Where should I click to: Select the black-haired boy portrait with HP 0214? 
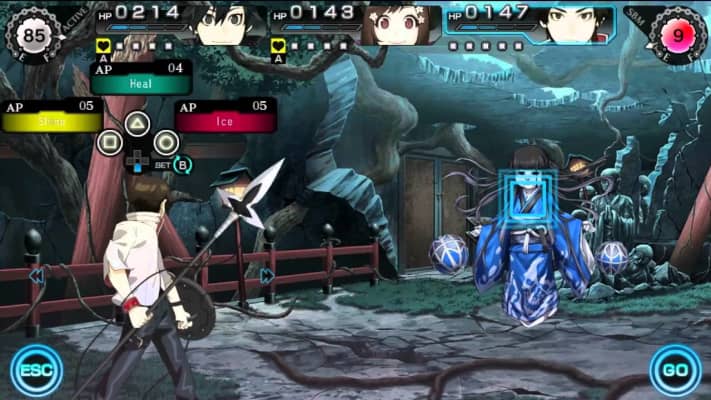point(224,24)
